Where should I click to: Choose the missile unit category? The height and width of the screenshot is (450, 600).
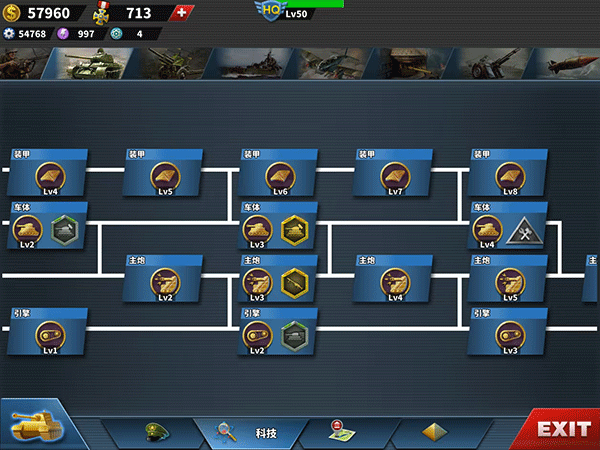[562, 63]
